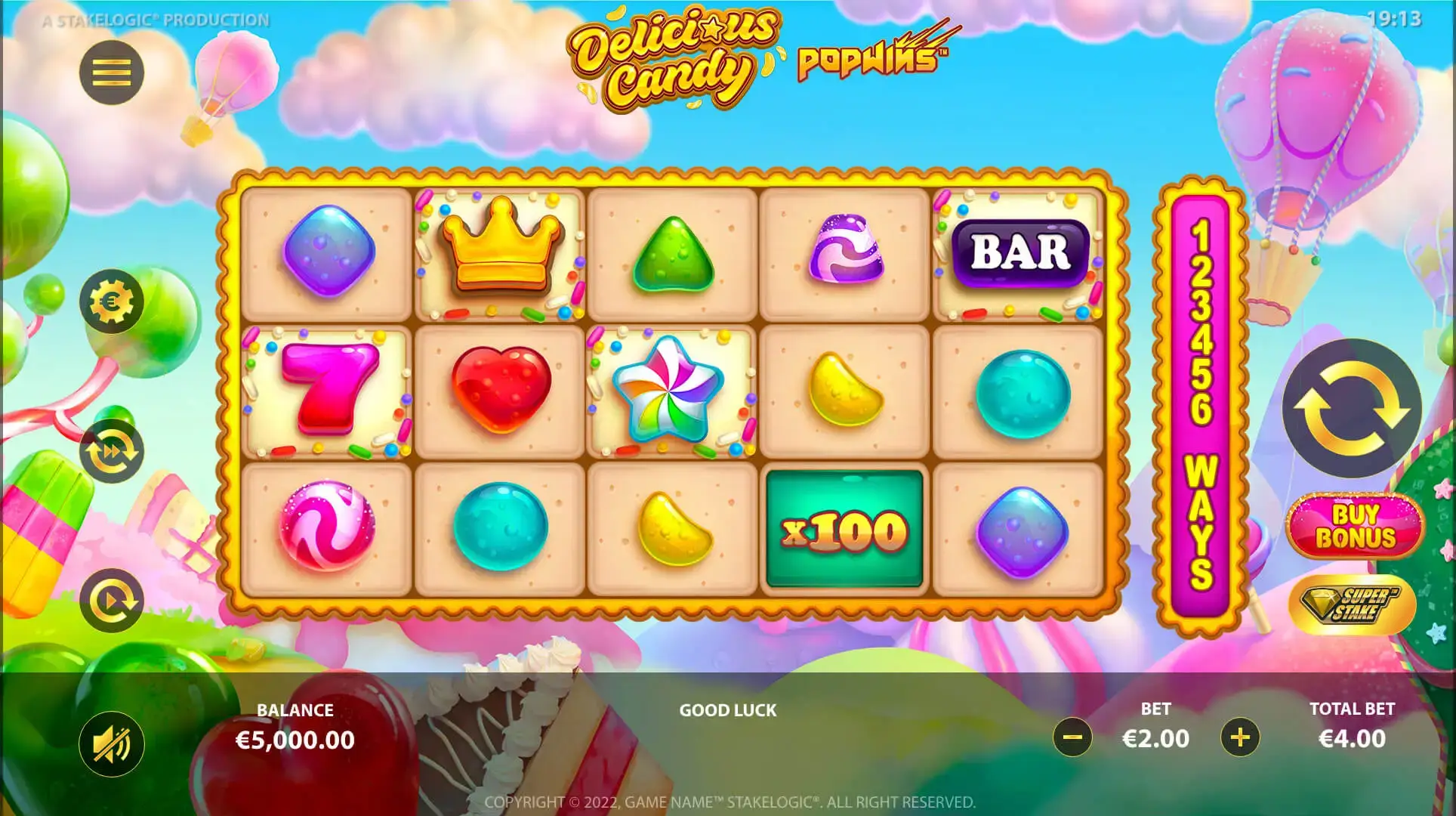This screenshot has height=816, width=1456.
Task: Open the bet settings gear
Action: coord(110,300)
